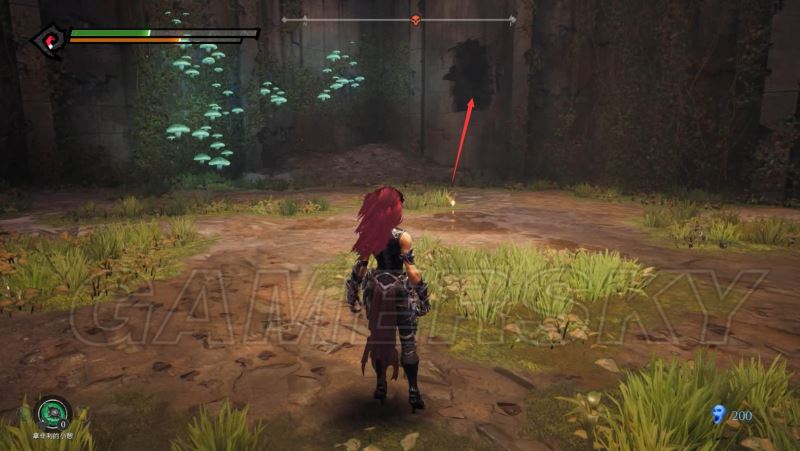Screen dimensions: 800x451
Task: Click the character emblem beside the health bar
Action: [x=47, y=42]
